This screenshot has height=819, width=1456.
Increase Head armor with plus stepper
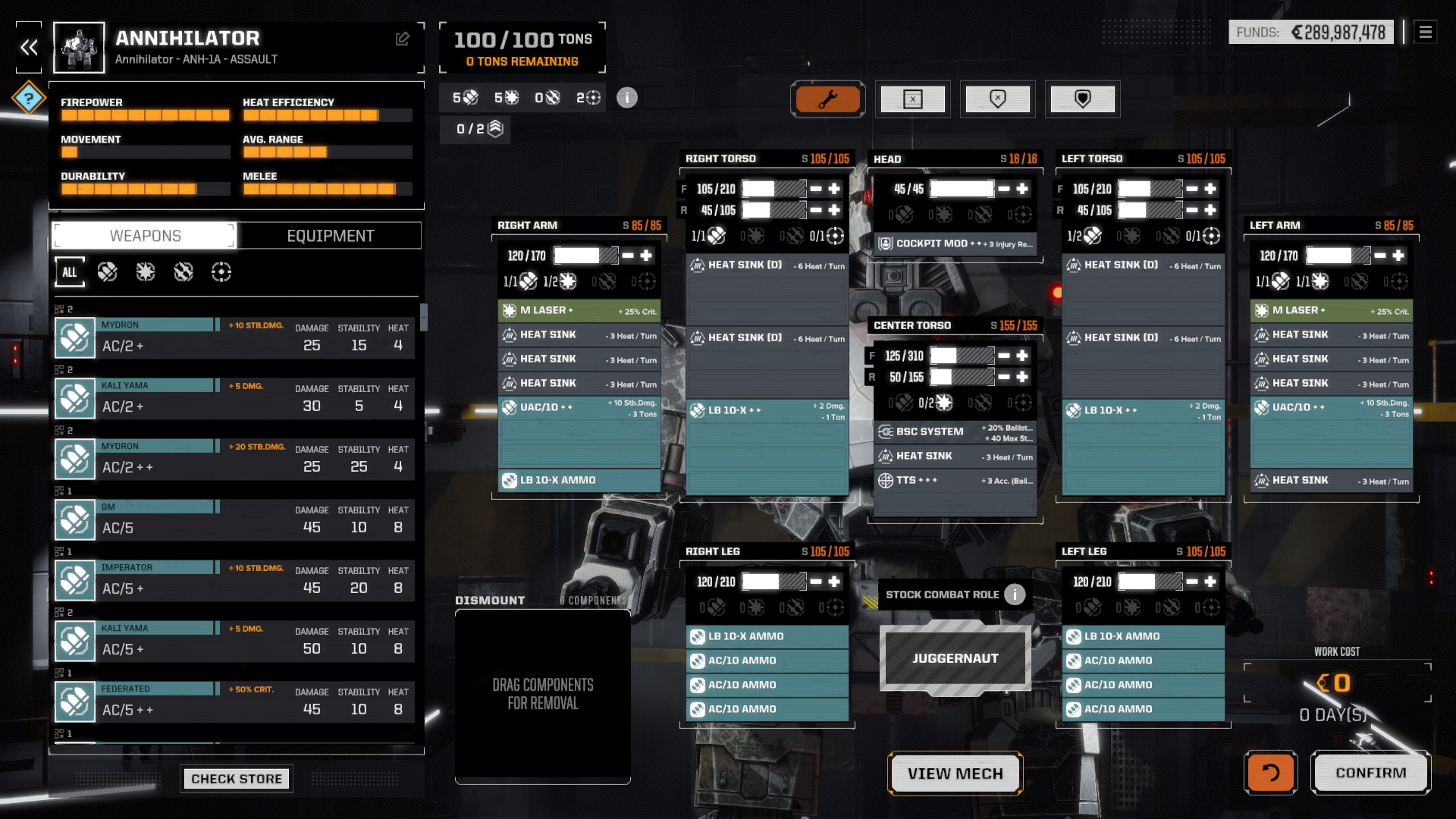click(1023, 188)
